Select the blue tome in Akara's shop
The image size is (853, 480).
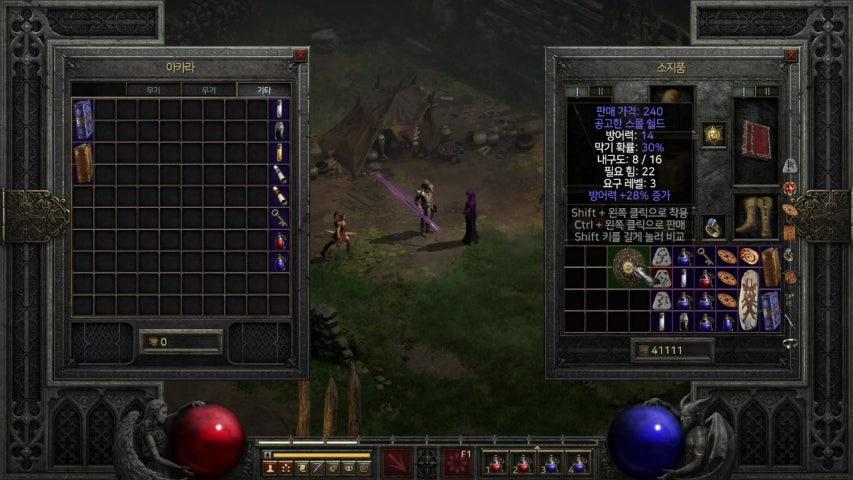pyautogui.click(x=83, y=119)
